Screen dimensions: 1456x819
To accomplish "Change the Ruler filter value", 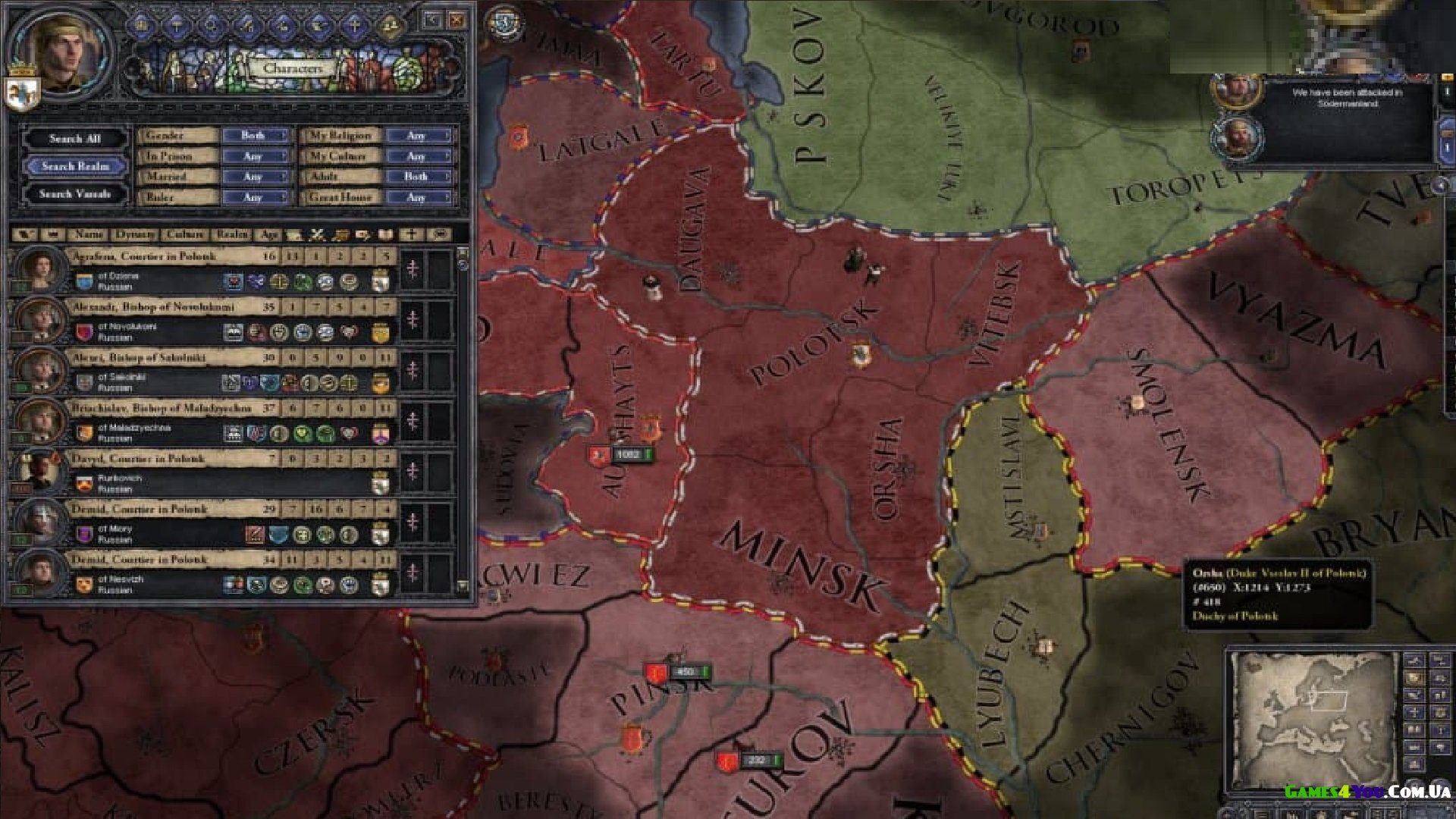I will pyautogui.click(x=255, y=197).
